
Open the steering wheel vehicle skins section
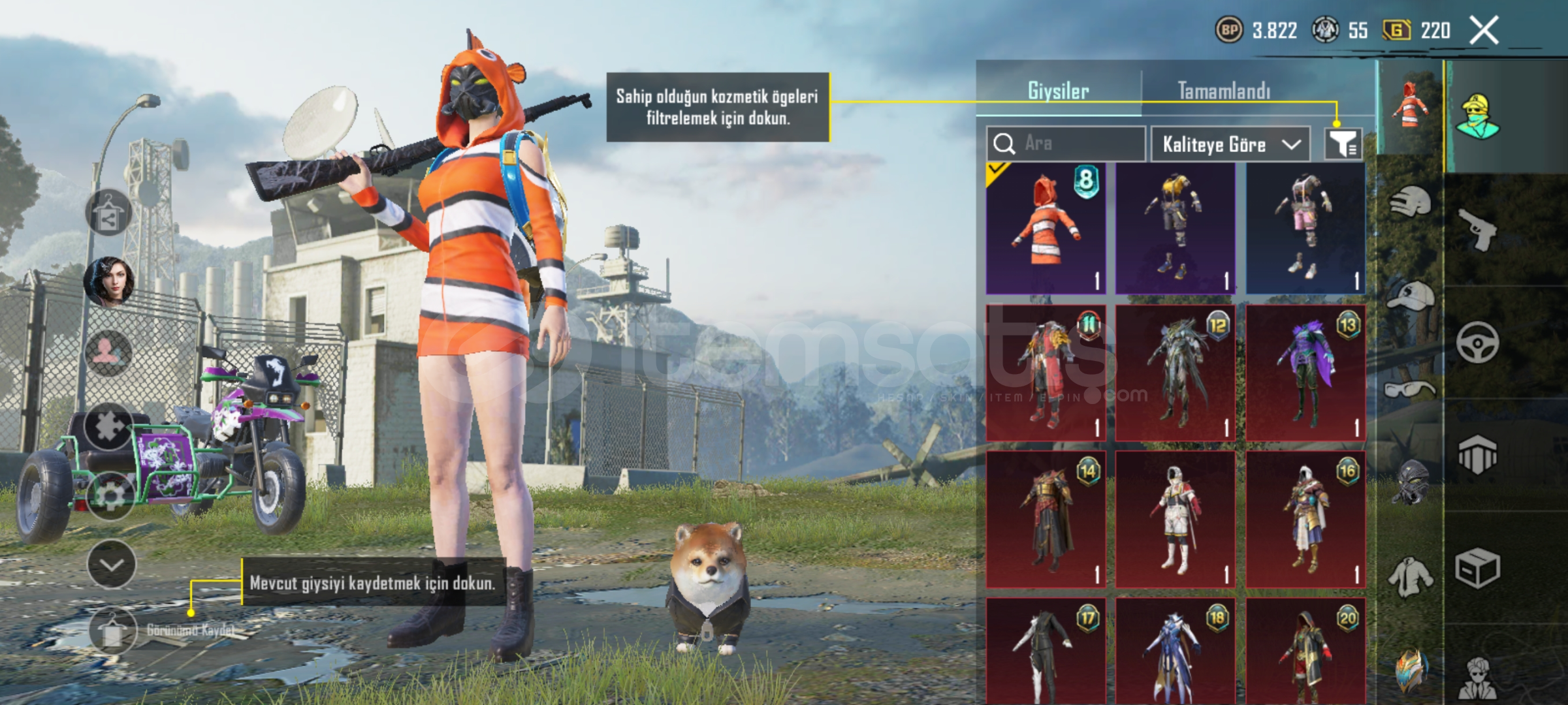tap(1477, 343)
